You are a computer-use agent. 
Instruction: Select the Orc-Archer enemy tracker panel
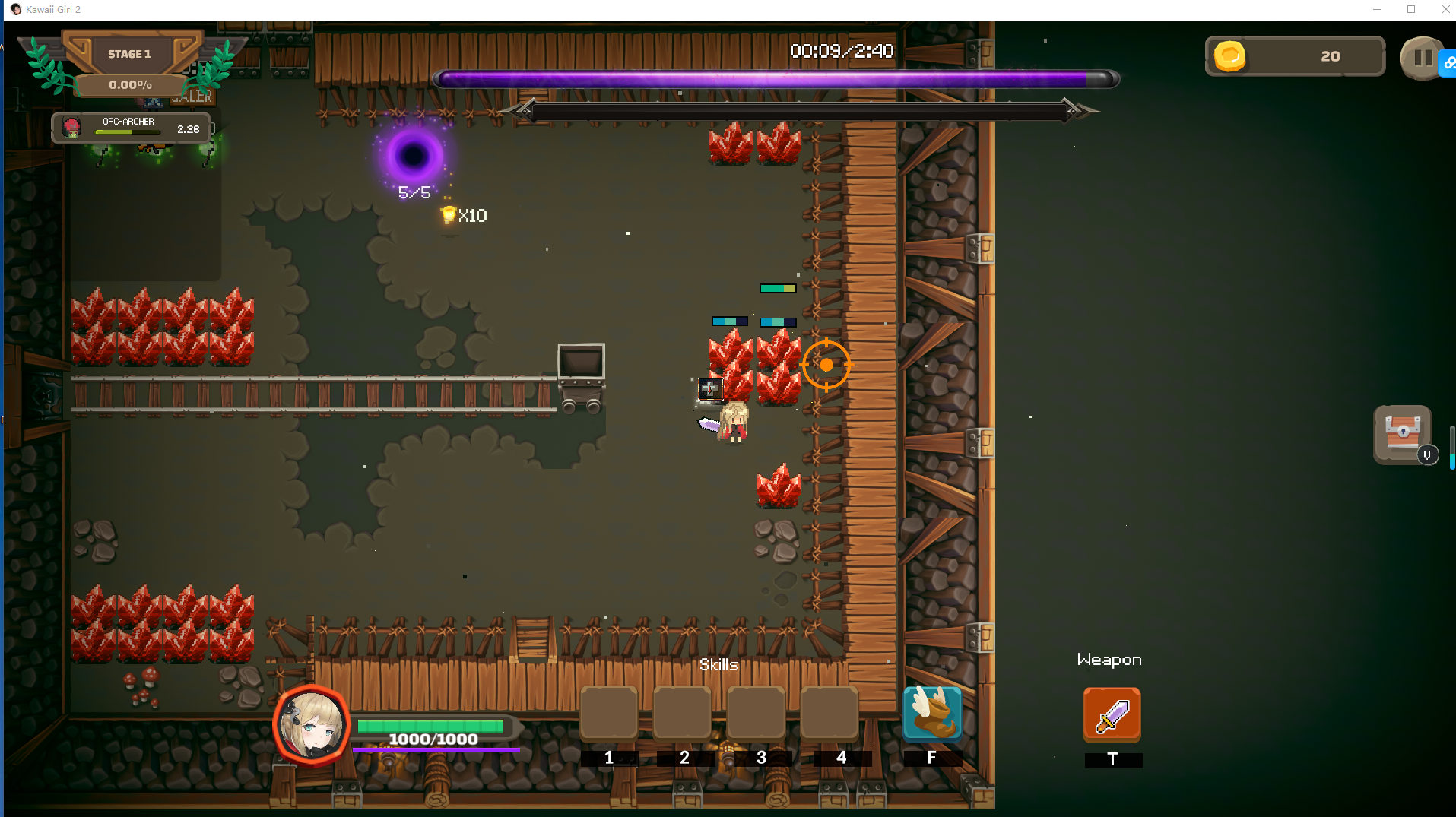(132, 128)
